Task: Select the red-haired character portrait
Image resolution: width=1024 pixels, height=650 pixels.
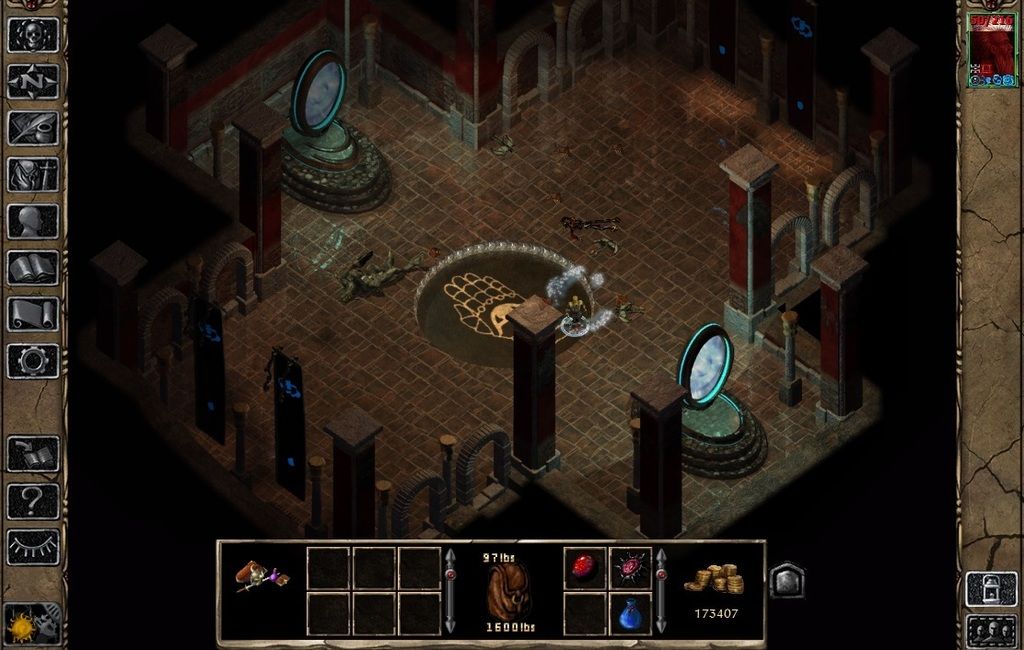Action: [x=991, y=48]
